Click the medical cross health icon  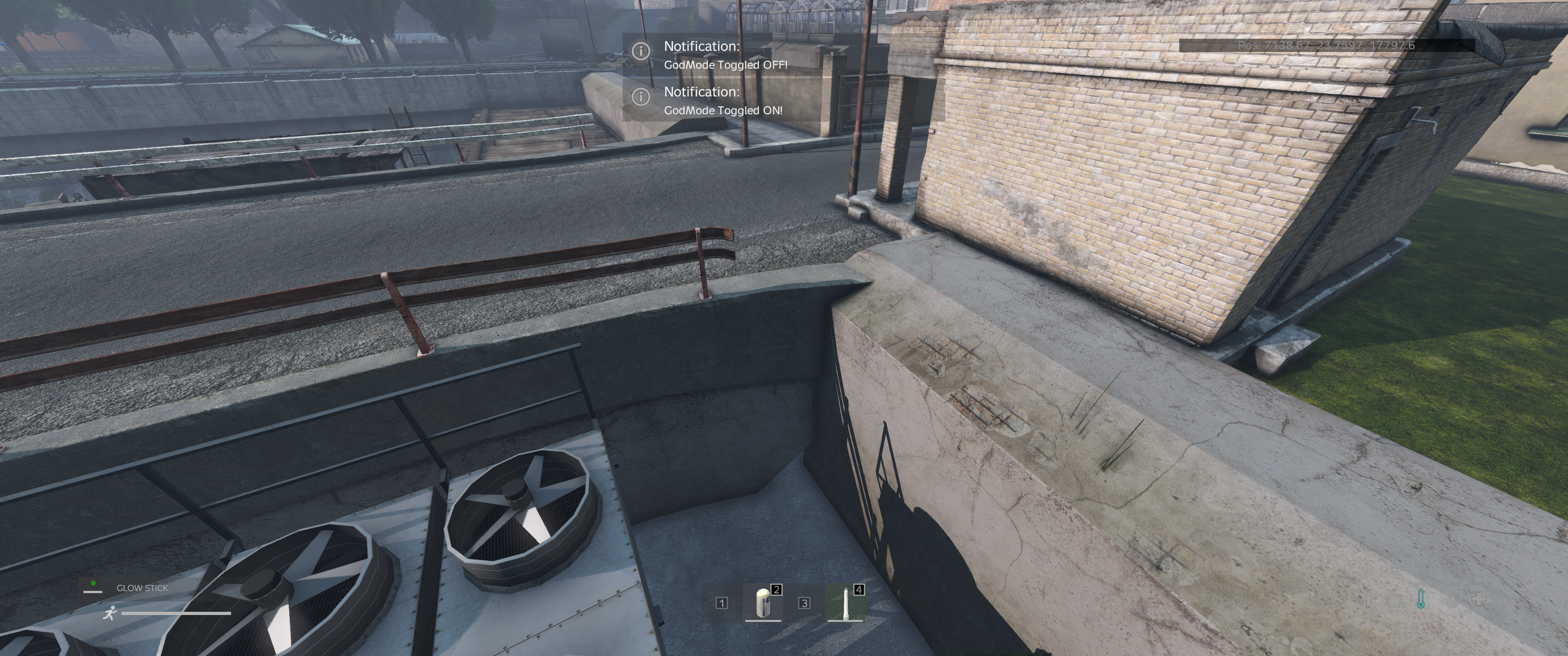coord(1479,600)
